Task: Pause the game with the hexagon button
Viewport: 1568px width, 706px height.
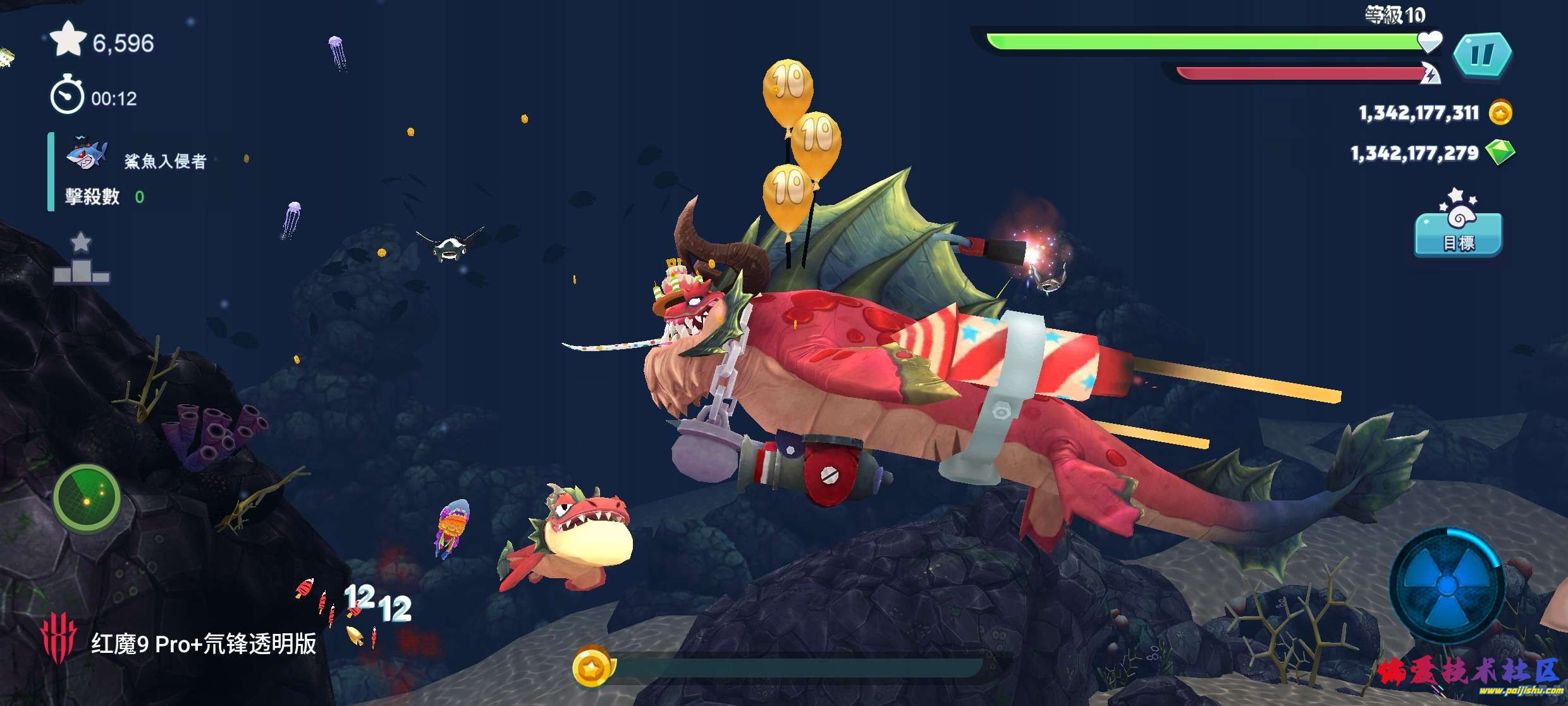Action: point(1482,55)
